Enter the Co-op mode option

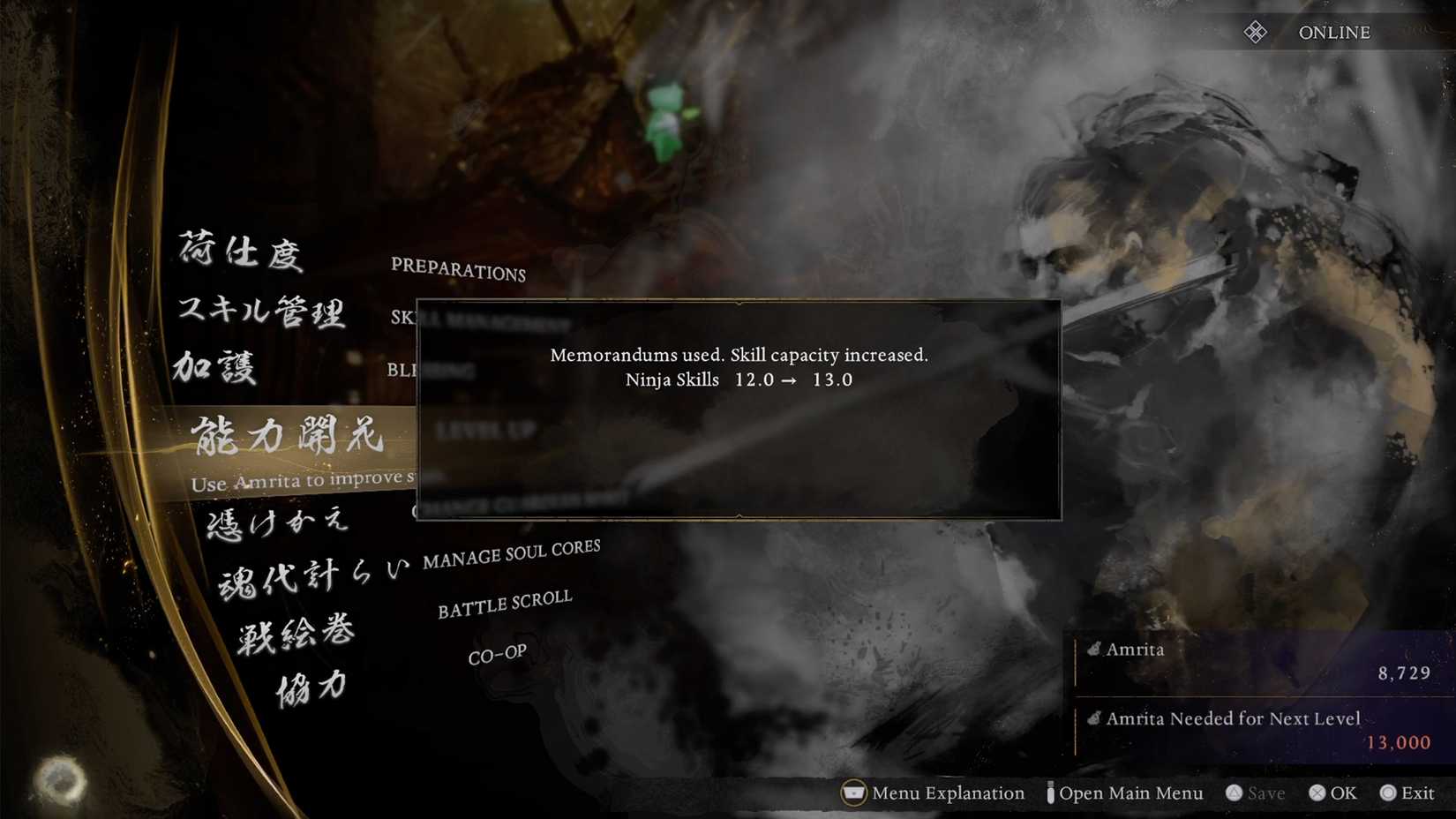pyautogui.click(x=497, y=653)
